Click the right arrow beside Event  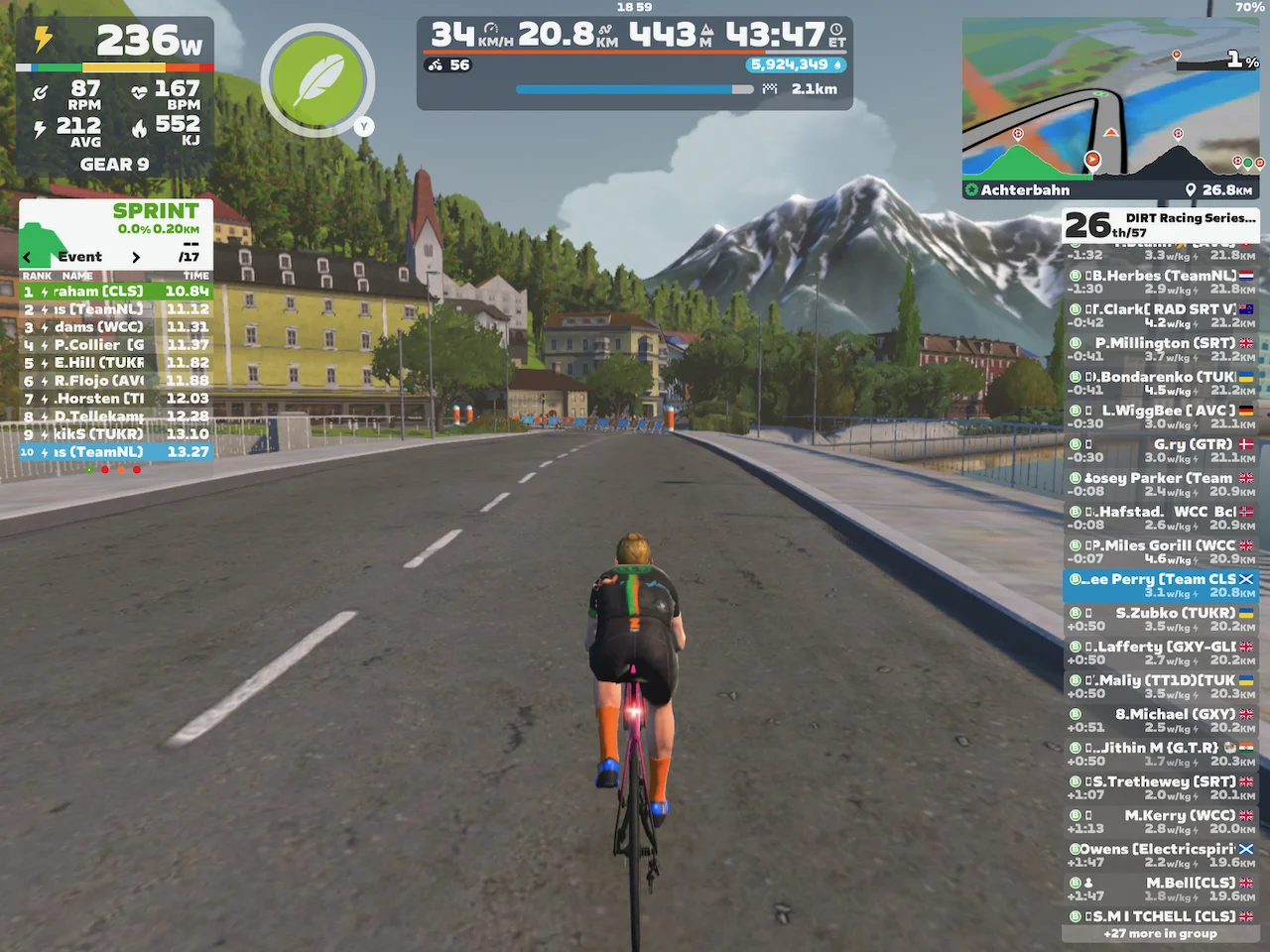(137, 256)
